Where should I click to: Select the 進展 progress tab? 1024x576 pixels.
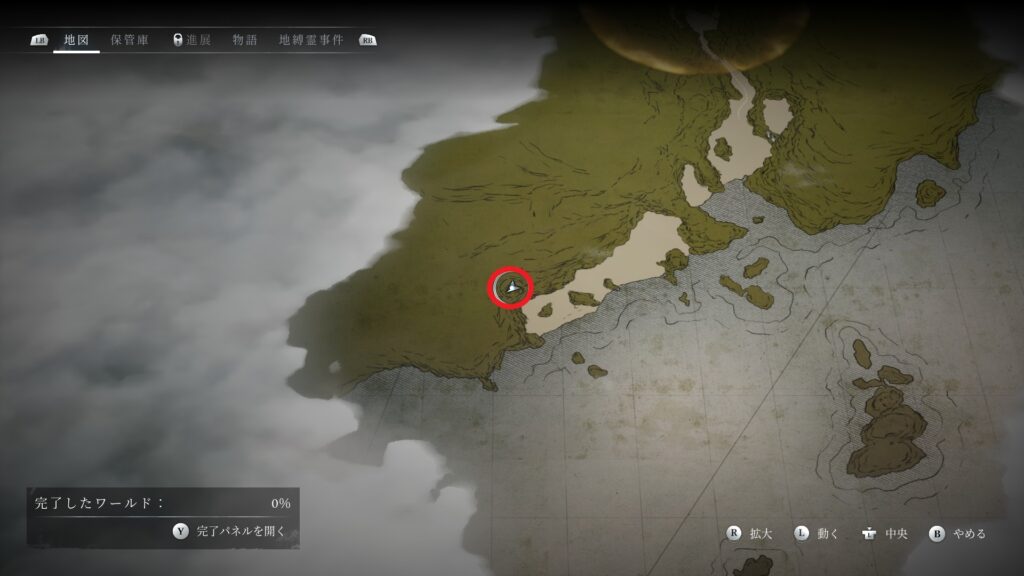pos(192,40)
